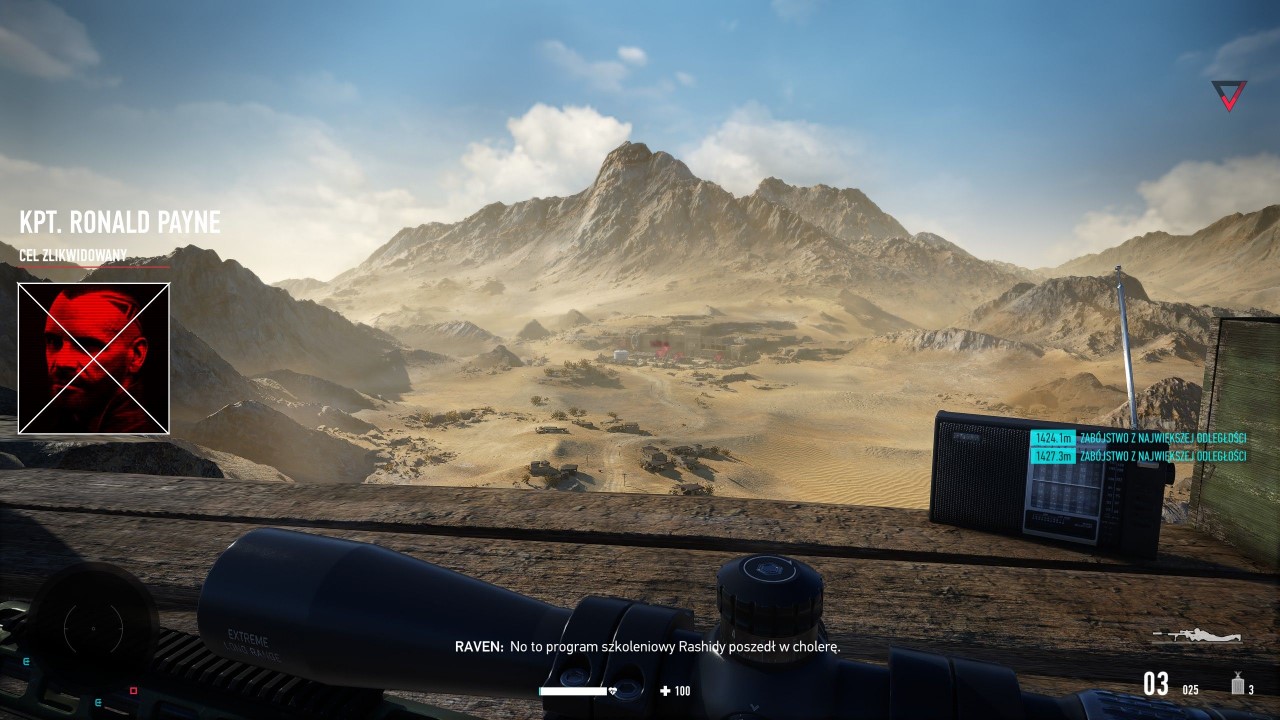1280x720 pixels.
Task: Select the red triangle emblem icon
Action: coord(1229,95)
